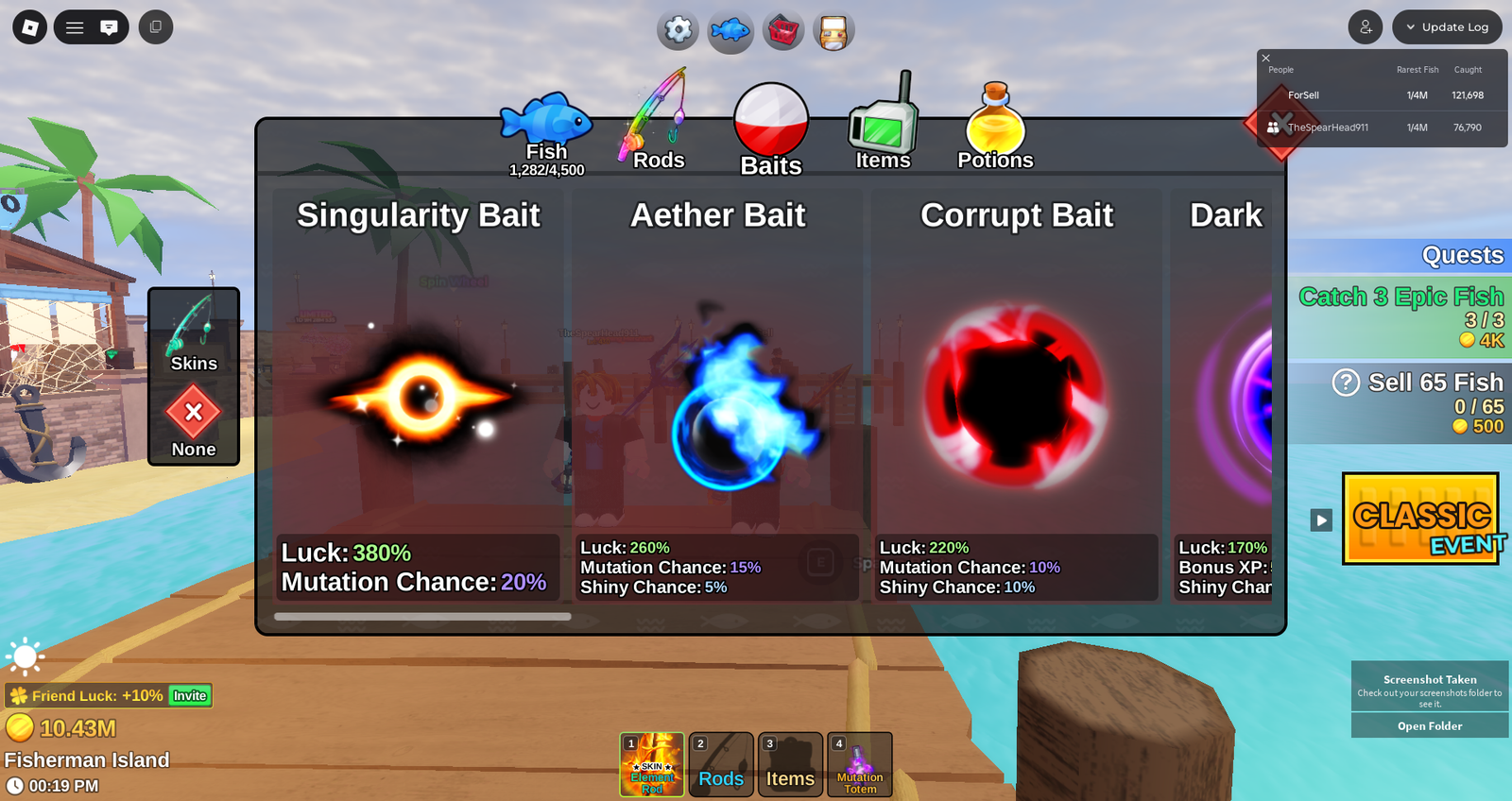
Task: Select the Aether Bait card
Action: tap(718, 397)
